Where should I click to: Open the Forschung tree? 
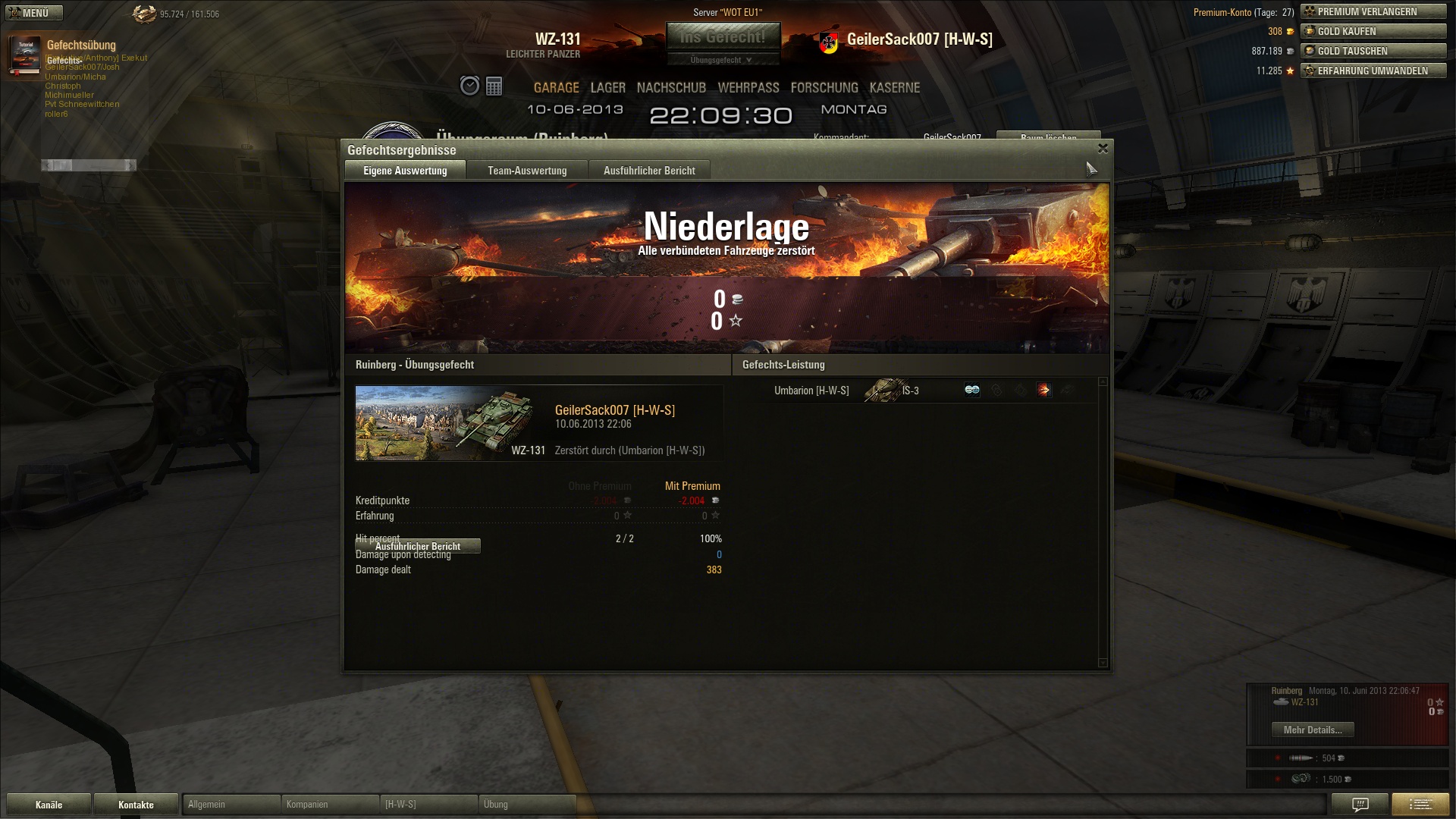(824, 88)
